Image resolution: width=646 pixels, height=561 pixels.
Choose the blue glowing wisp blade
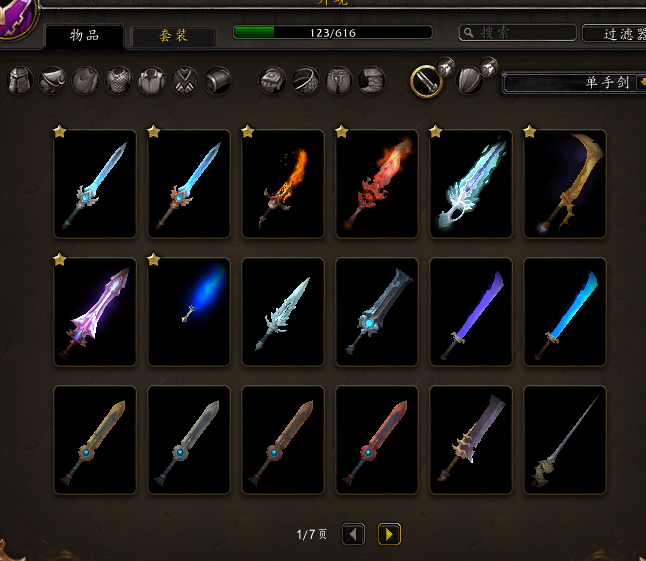[x=189, y=312]
